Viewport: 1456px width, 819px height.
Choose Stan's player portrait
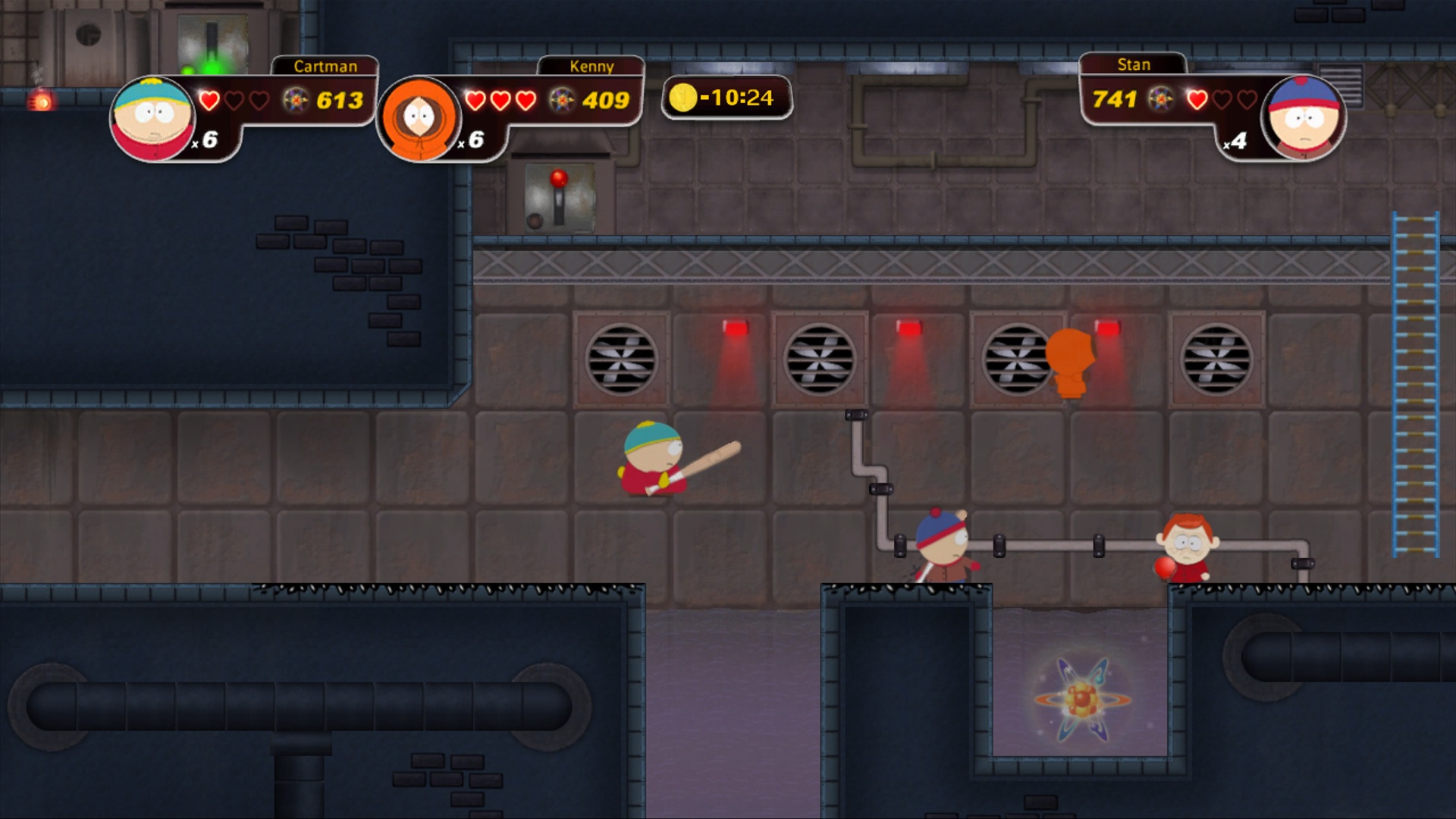coord(1303,117)
